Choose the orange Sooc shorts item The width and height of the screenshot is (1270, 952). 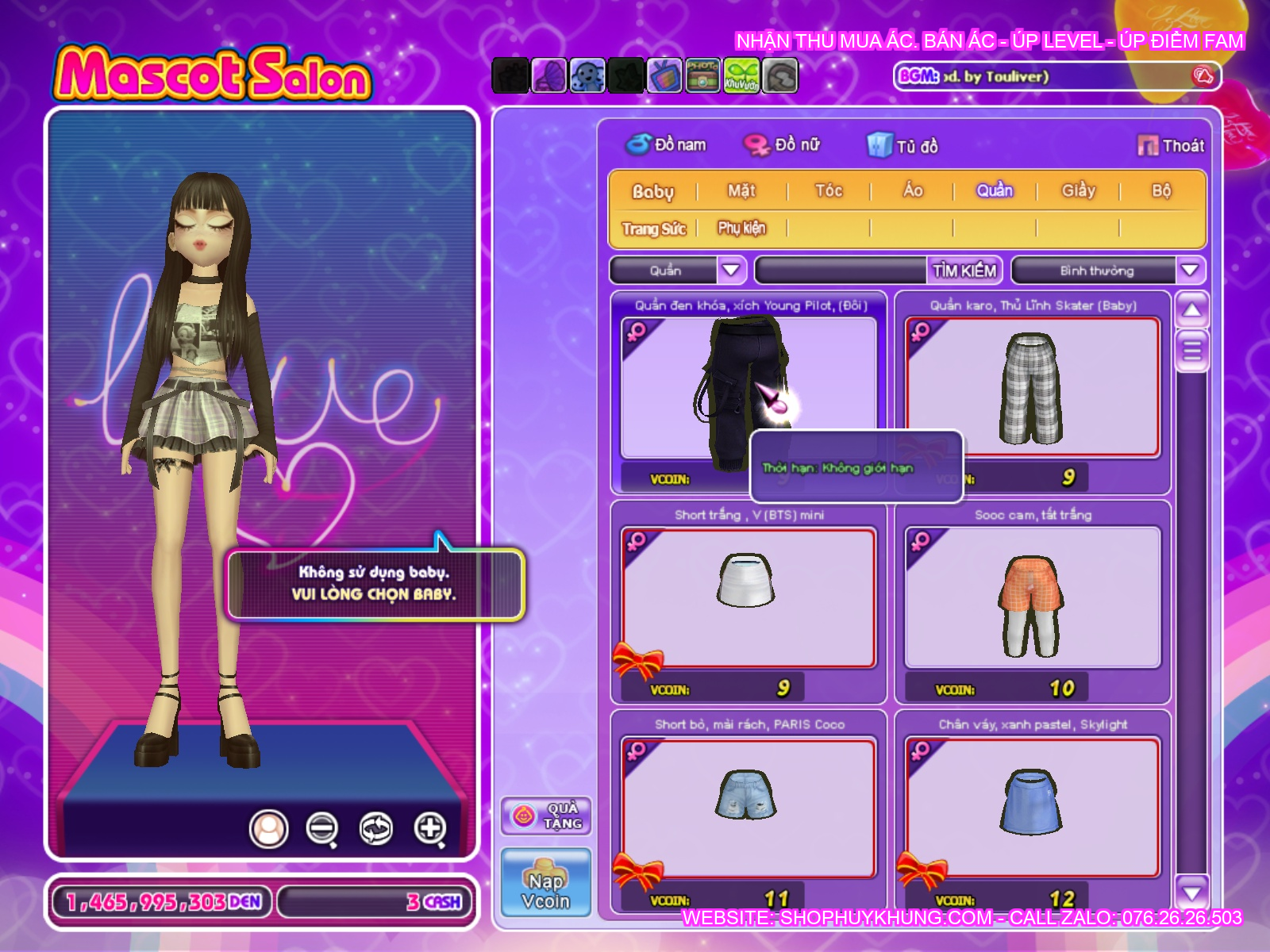(x=1032, y=597)
